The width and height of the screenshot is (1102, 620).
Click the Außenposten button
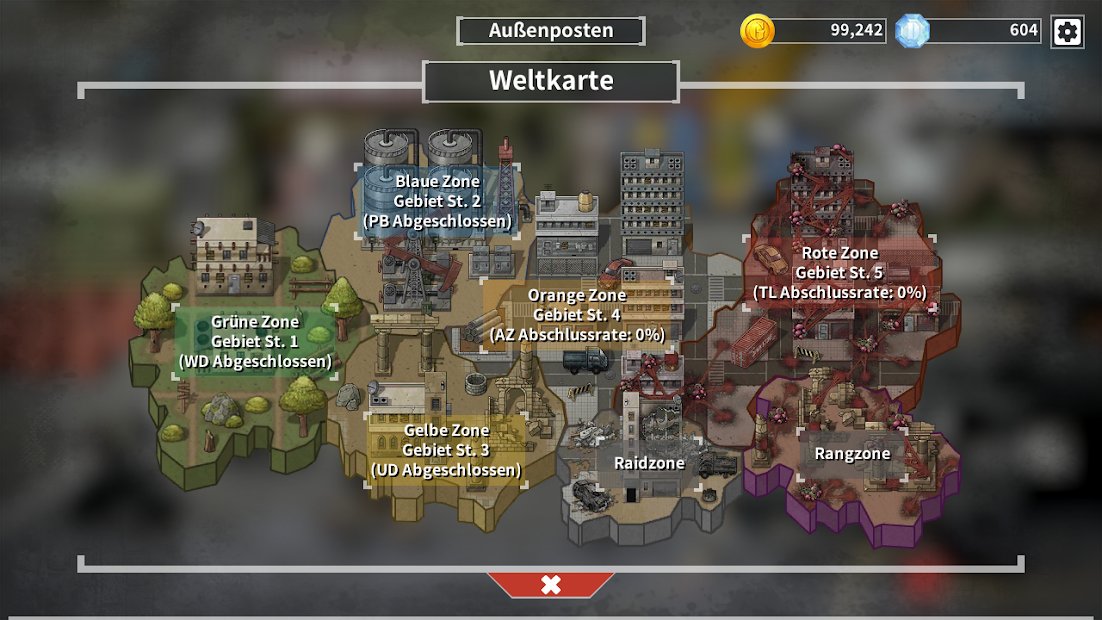click(x=551, y=31)
